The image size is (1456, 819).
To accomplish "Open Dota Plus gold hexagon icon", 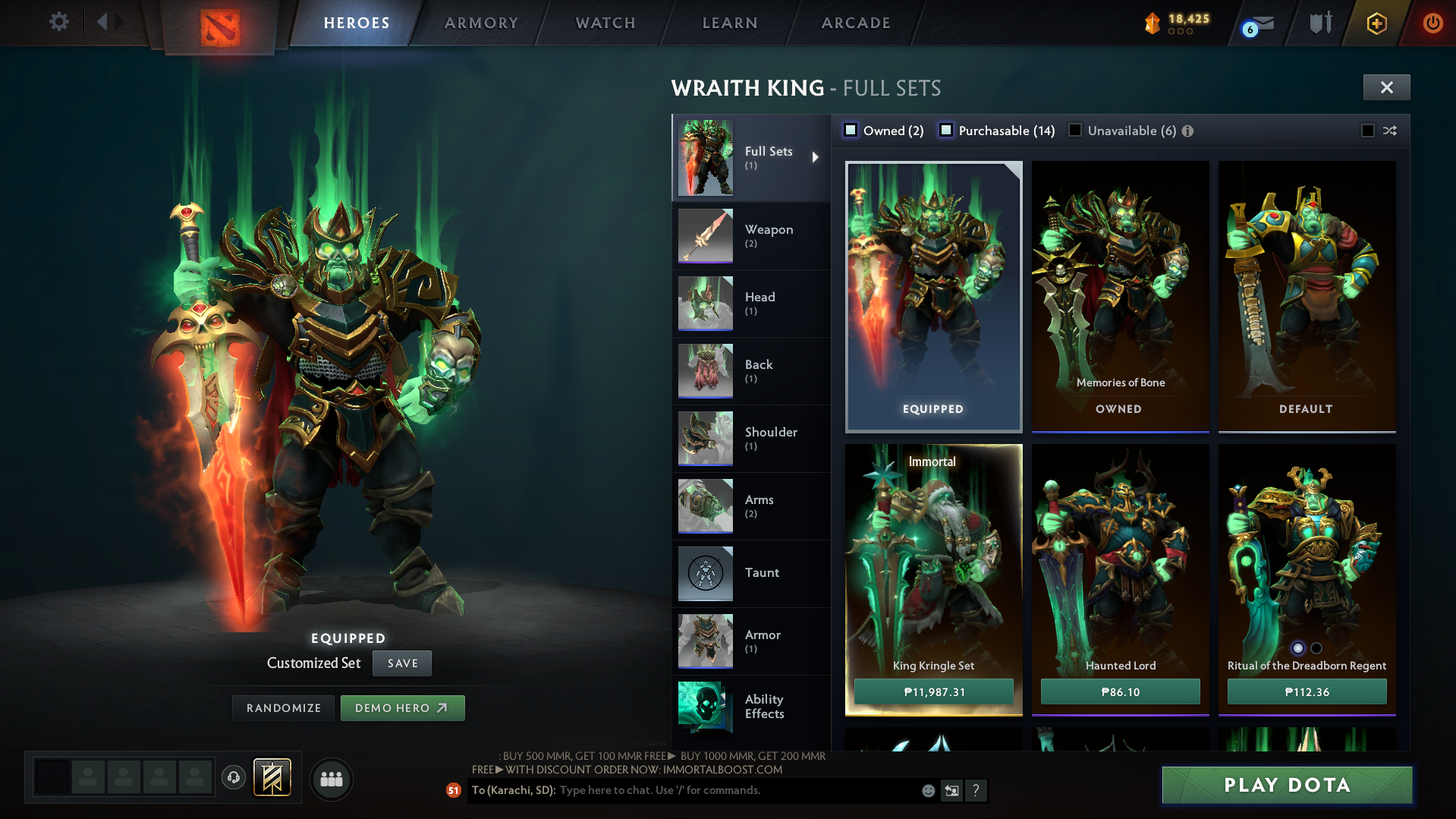I will 1377,23.
